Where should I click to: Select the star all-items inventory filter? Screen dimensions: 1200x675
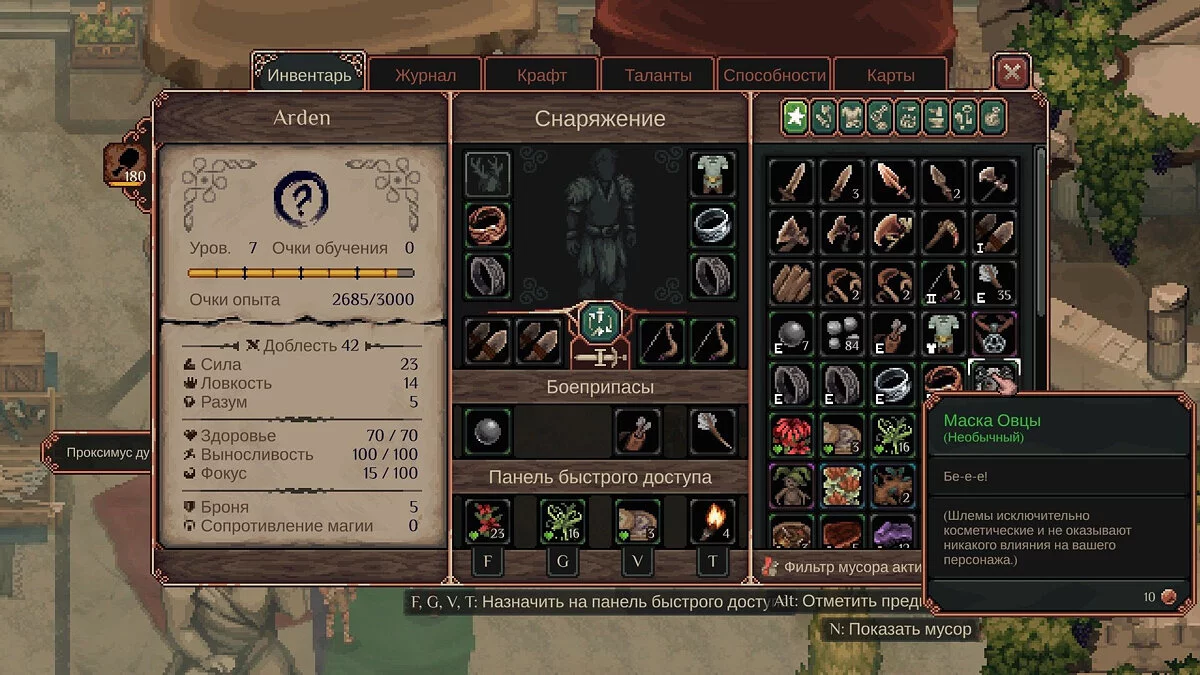tap(796, 118)
